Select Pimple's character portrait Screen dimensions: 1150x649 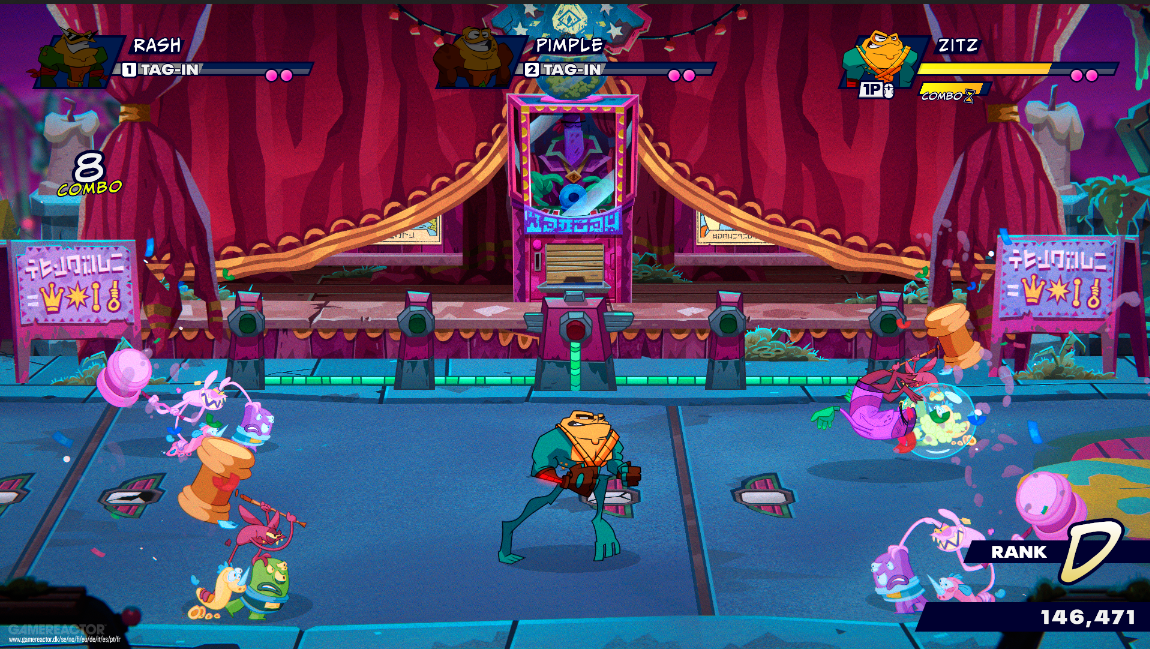473,60
